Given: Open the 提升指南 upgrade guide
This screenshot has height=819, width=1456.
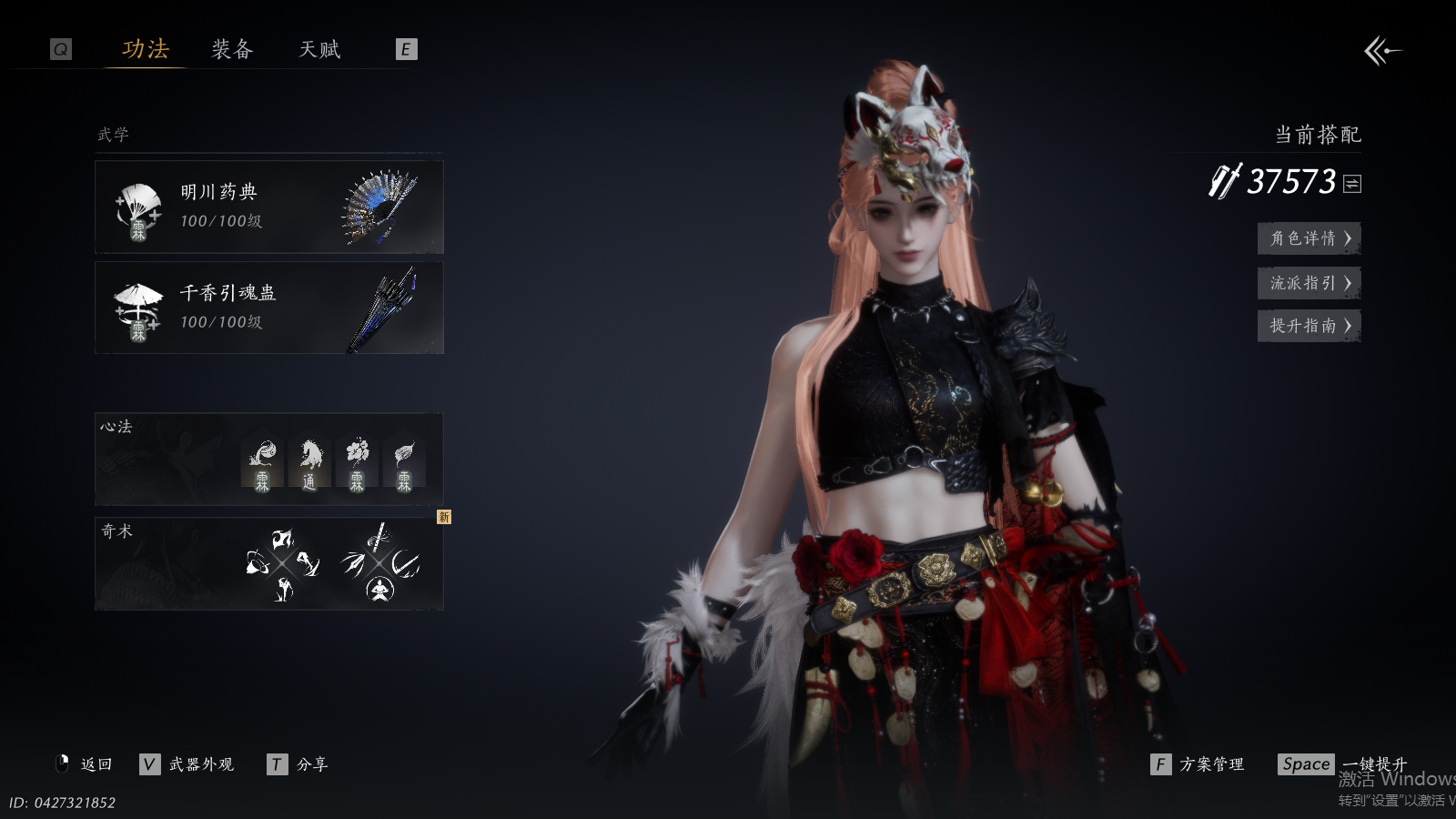Looking at the screenshot, I should (1309, 326).
